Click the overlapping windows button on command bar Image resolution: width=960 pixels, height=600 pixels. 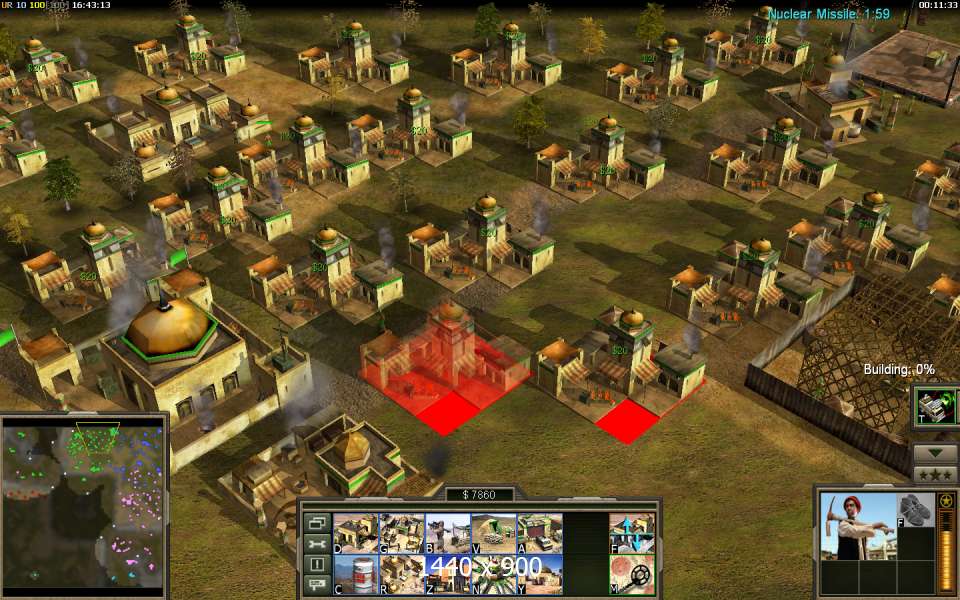click(x=317, y=523)
